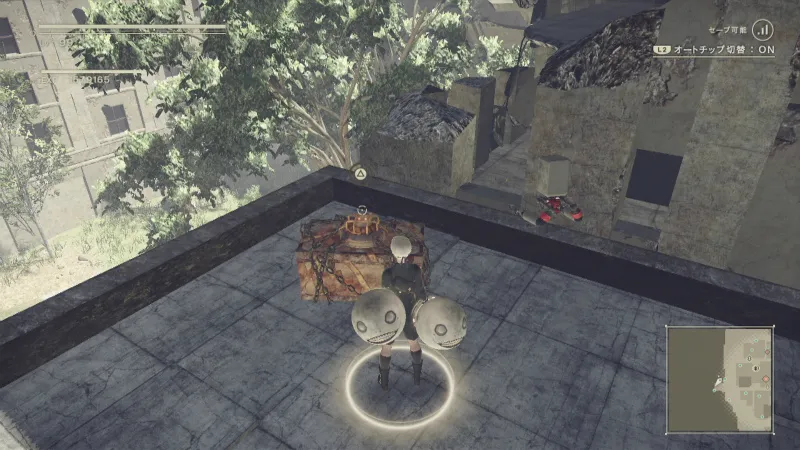Image resolution: width=800 pixels, height=450 pixels.
Task: Click the save-available signal icon
Action: tap(764, 29)
